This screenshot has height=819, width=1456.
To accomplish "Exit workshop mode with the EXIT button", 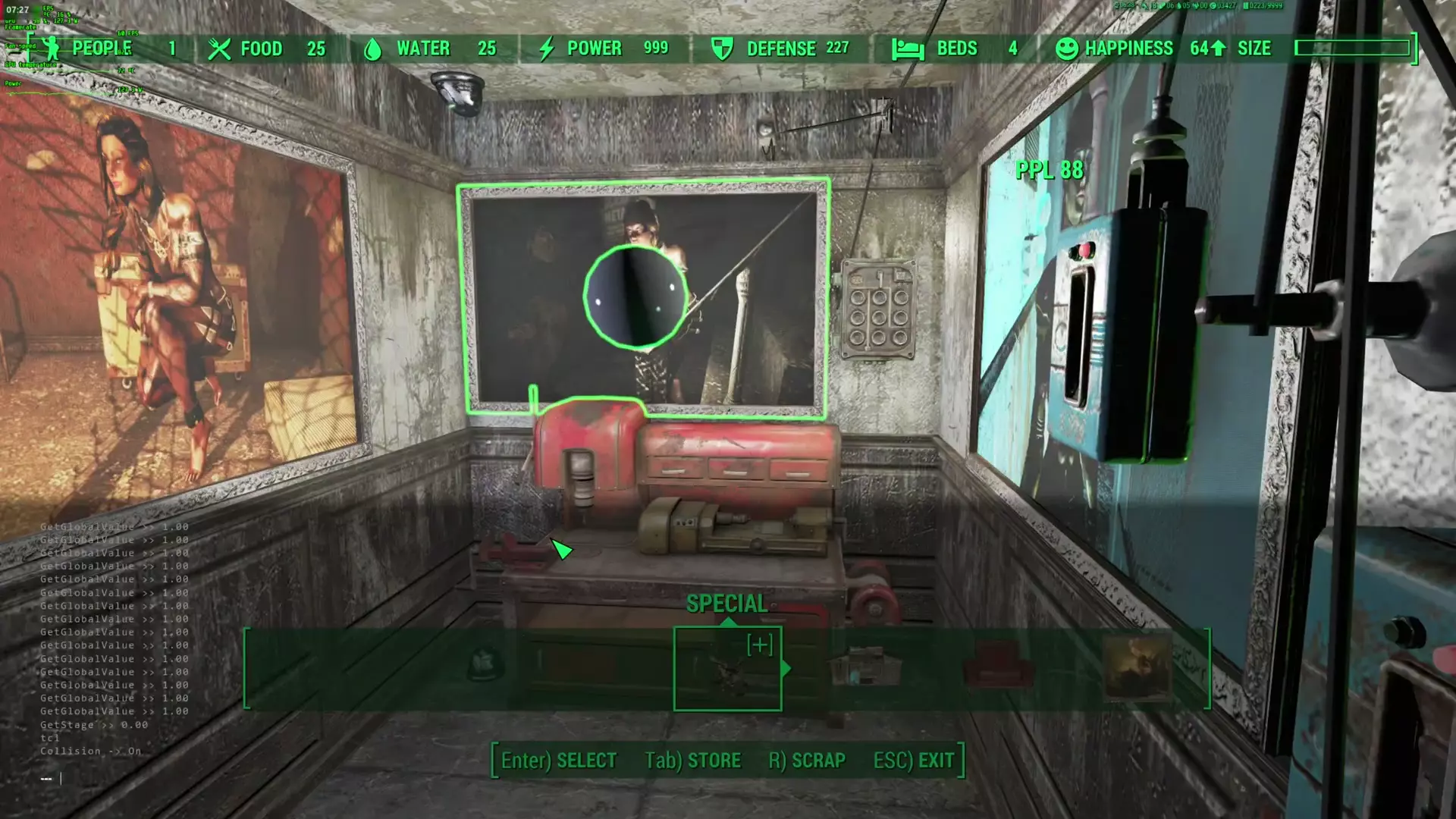I will (914, 761).
